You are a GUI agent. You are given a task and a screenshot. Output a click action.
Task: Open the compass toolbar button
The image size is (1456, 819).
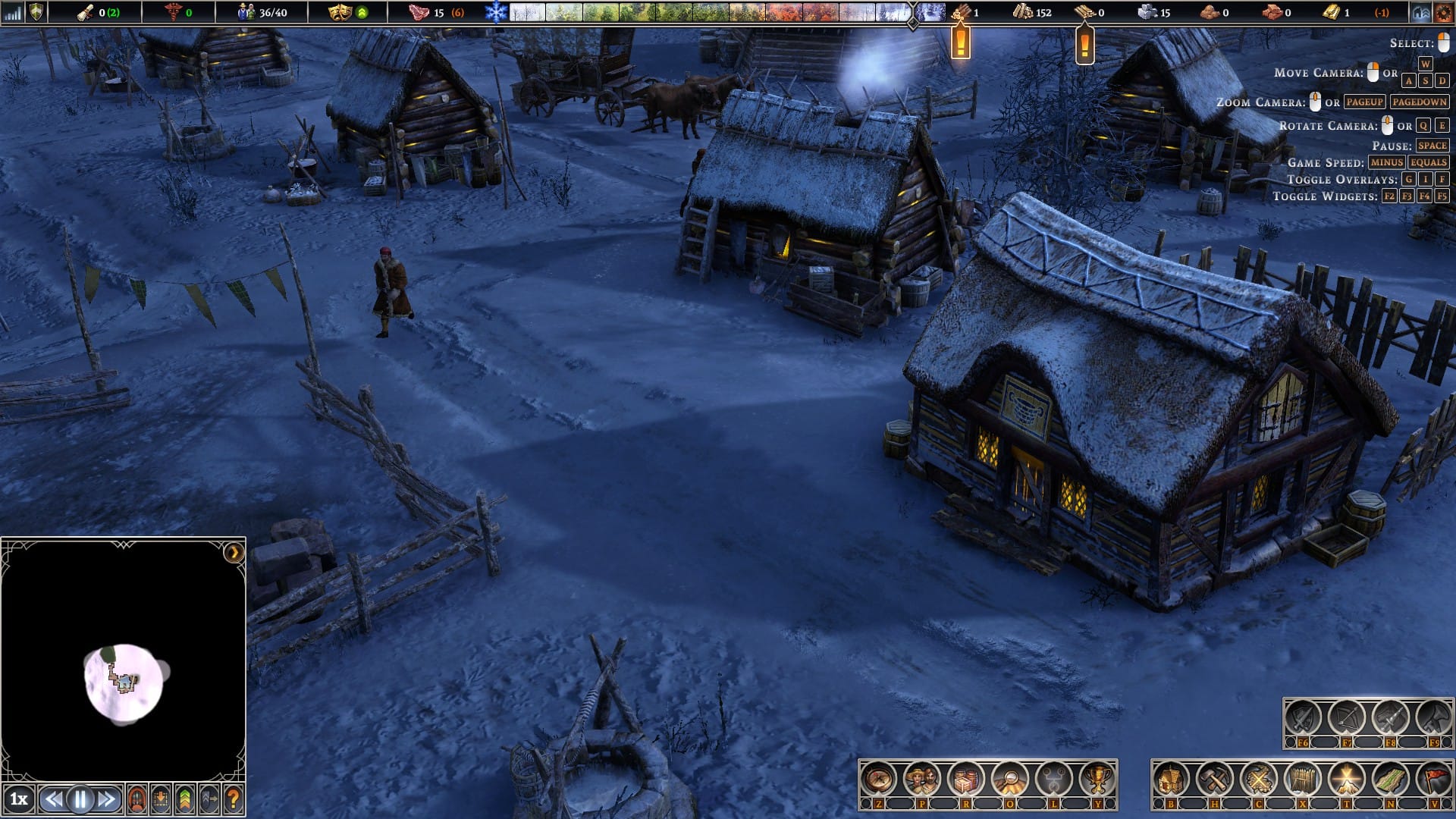click(878, 779)
